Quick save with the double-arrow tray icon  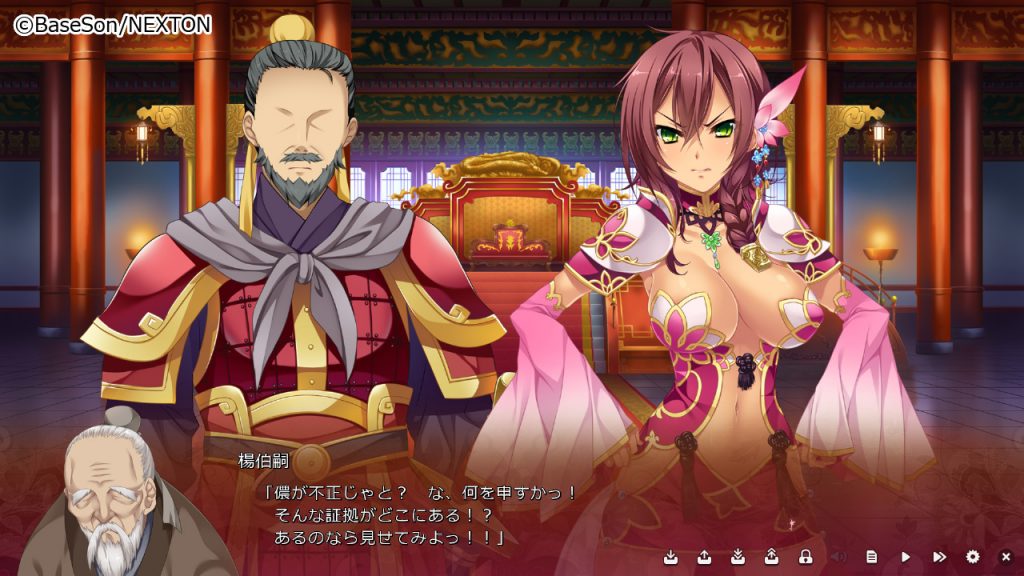pyautogui.click(x=738, y=556)
